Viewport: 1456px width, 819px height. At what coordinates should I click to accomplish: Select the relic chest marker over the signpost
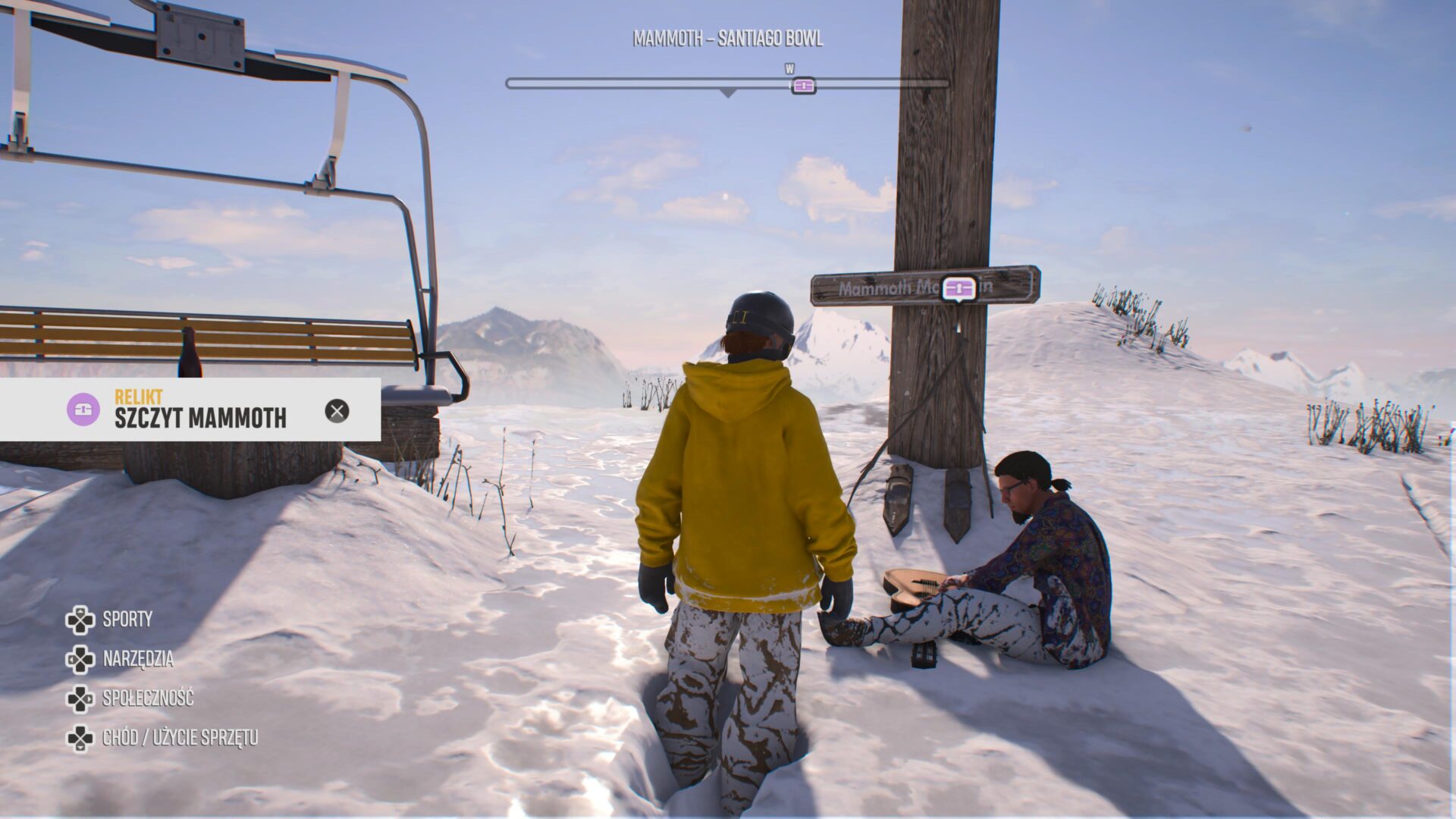point(959,288)
